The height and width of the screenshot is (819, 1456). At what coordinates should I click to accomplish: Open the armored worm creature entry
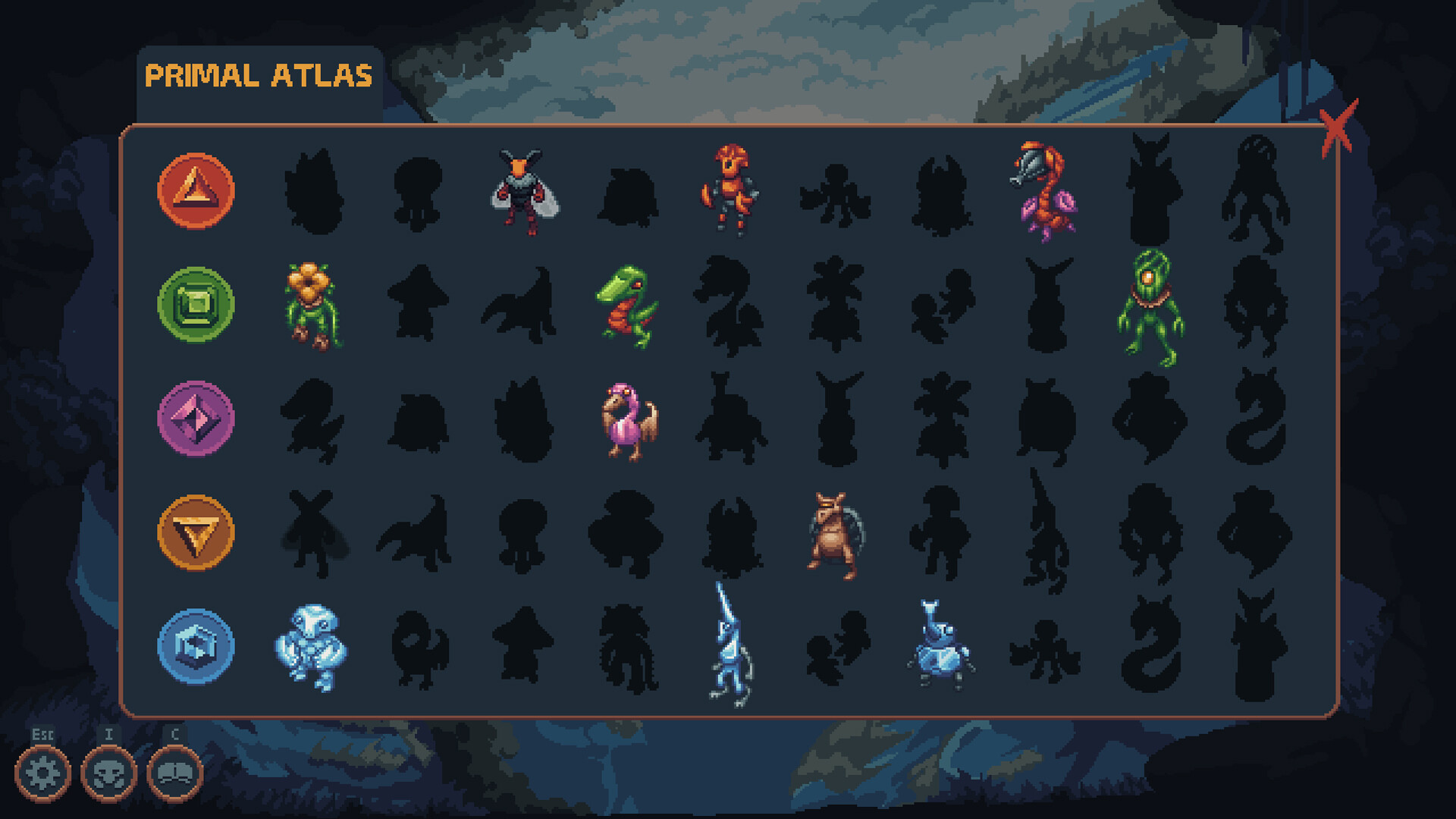(1045, 190)
